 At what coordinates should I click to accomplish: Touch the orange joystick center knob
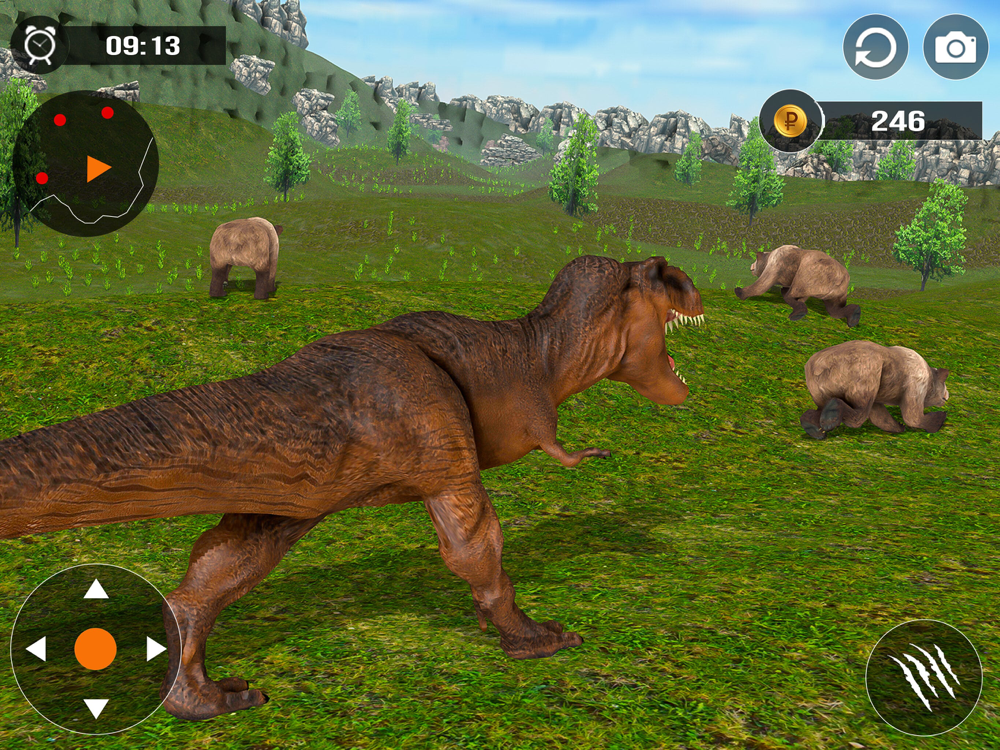click(x=96, y=649)
